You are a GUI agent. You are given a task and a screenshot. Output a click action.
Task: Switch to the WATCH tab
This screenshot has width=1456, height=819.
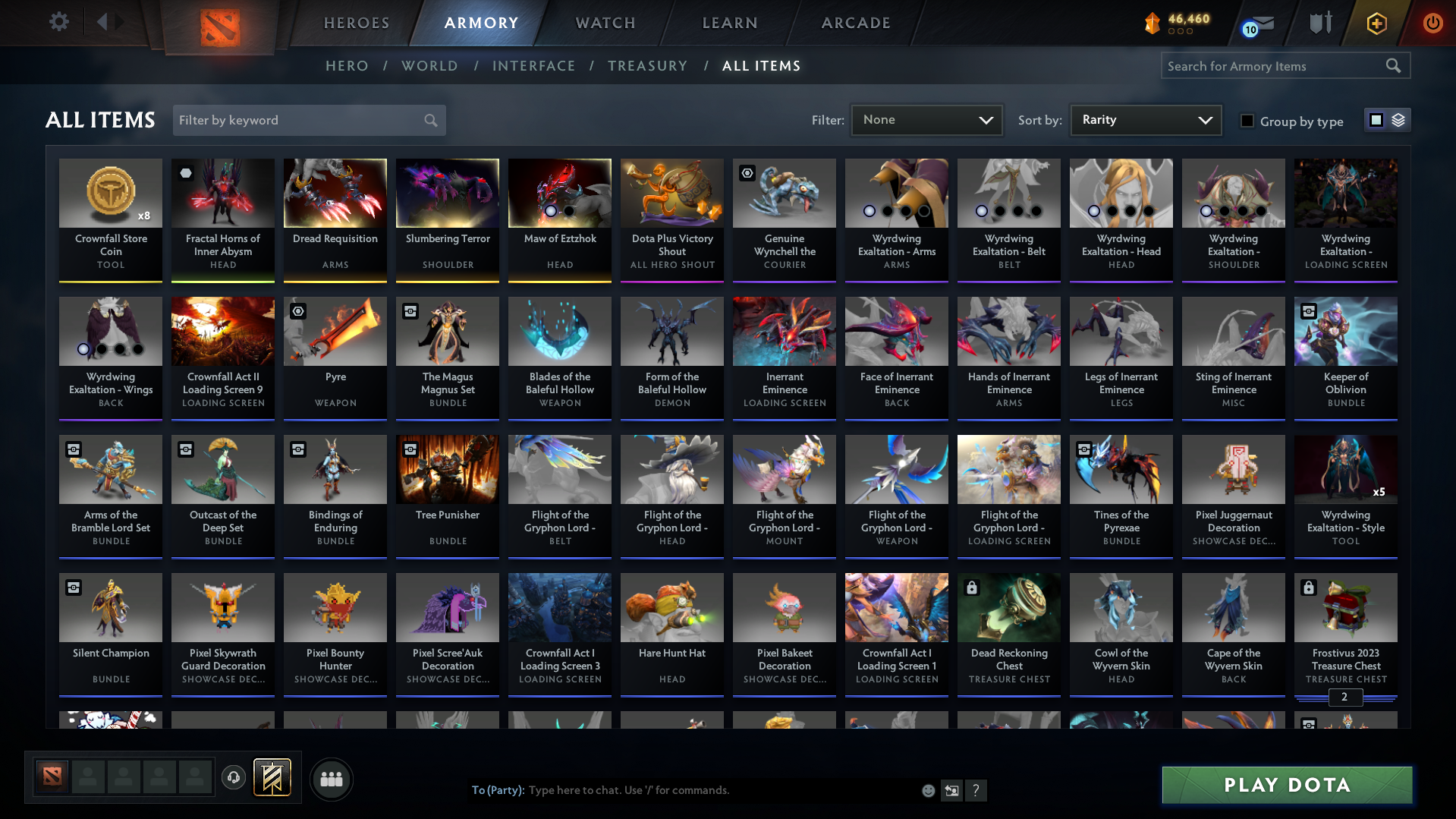click(605, 23)
